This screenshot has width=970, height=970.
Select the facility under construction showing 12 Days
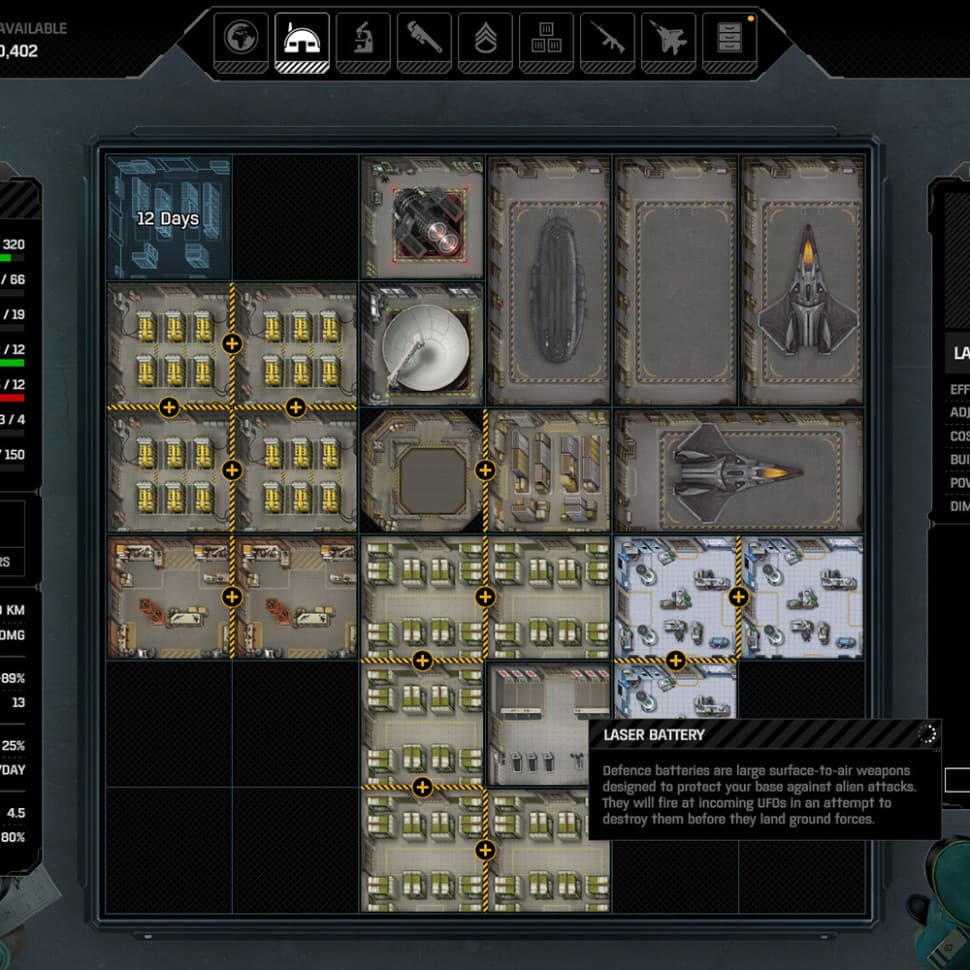[x=169, y=217]
